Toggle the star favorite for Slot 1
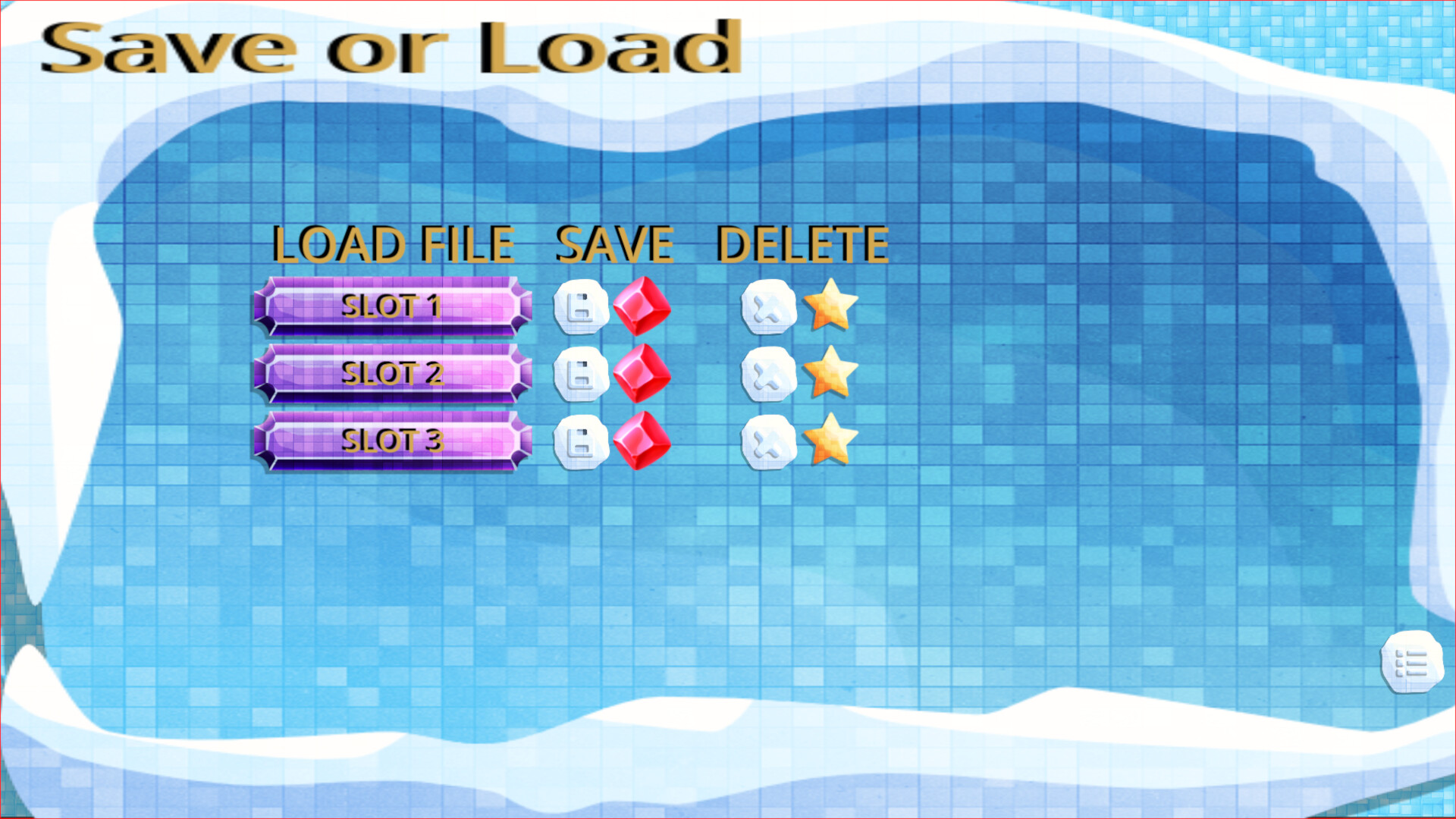This screenshot has width=1456, height=819. (832, 307)
